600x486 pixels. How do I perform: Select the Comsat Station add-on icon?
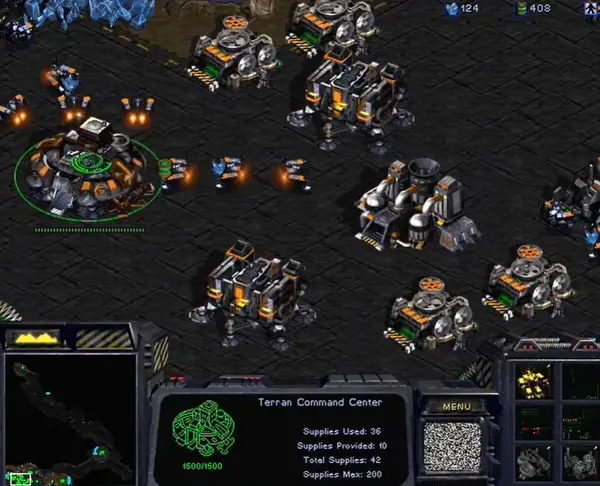[531, 461]
